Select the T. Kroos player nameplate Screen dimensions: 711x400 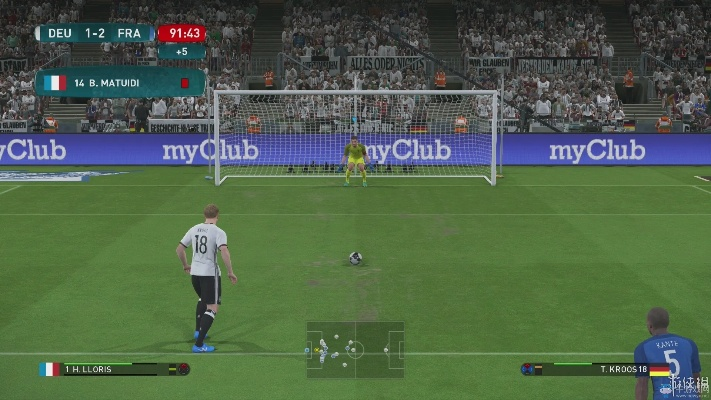coord(596,369)
